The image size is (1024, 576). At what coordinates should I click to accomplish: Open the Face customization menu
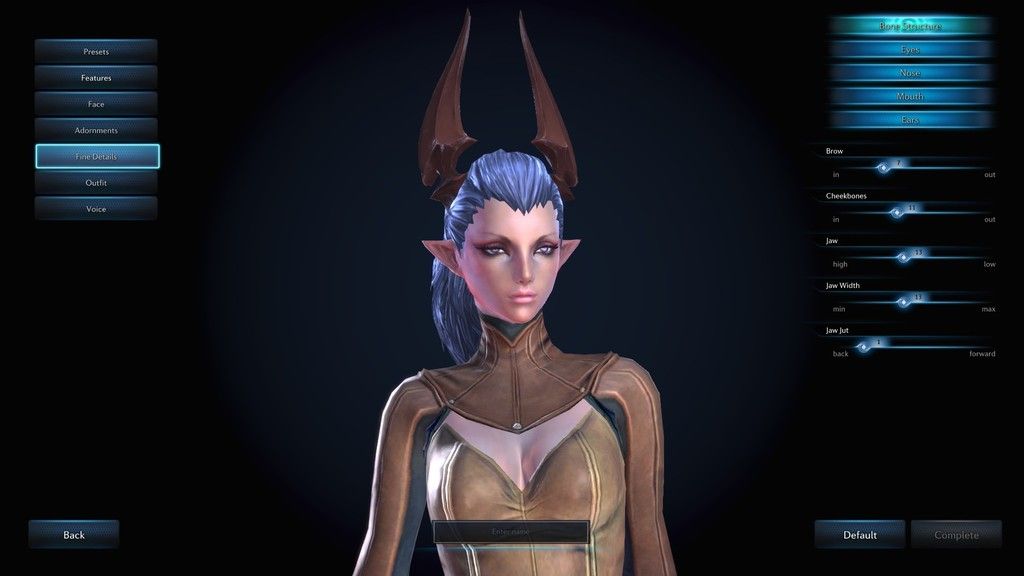(x=96, y=104)
